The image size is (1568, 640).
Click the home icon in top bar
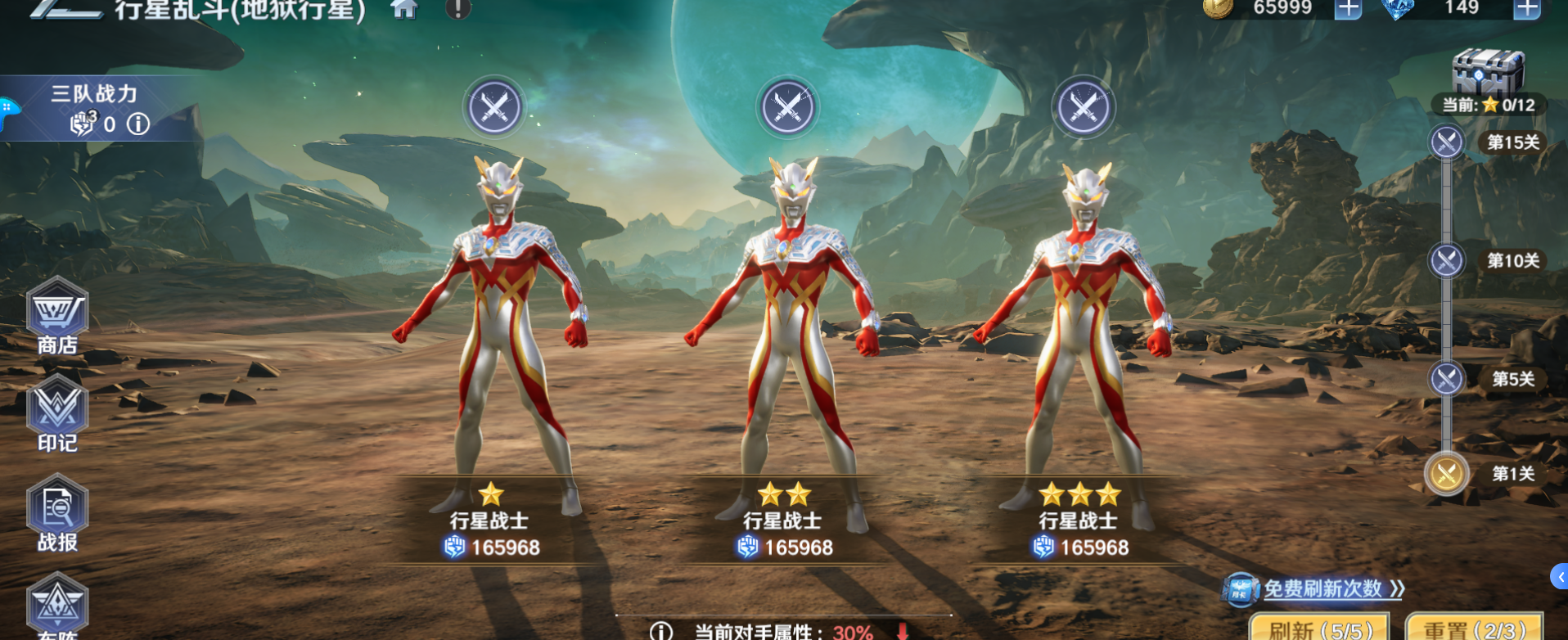click(403, 11)
